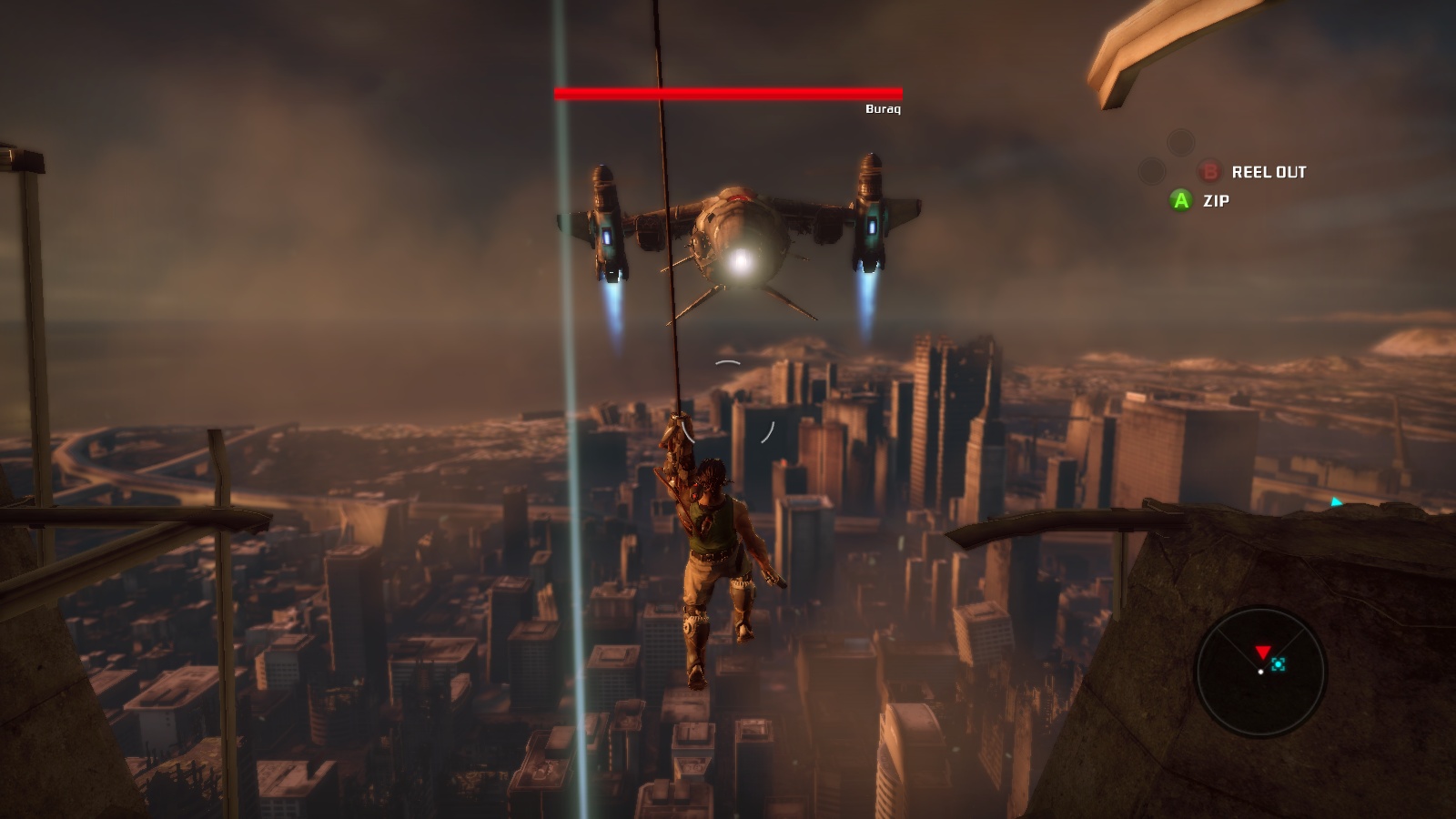Image resolution: width=1456 pixels, height=819 pixels.
Task: Select the red enemy marker on minimap
Action: click(1262, 652)
